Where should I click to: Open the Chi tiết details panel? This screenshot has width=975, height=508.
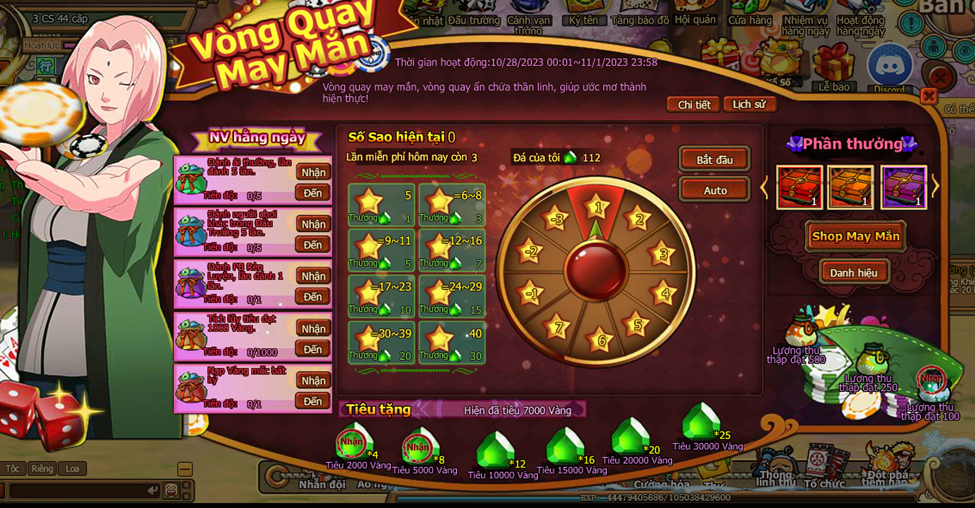[x=693, y=104]
